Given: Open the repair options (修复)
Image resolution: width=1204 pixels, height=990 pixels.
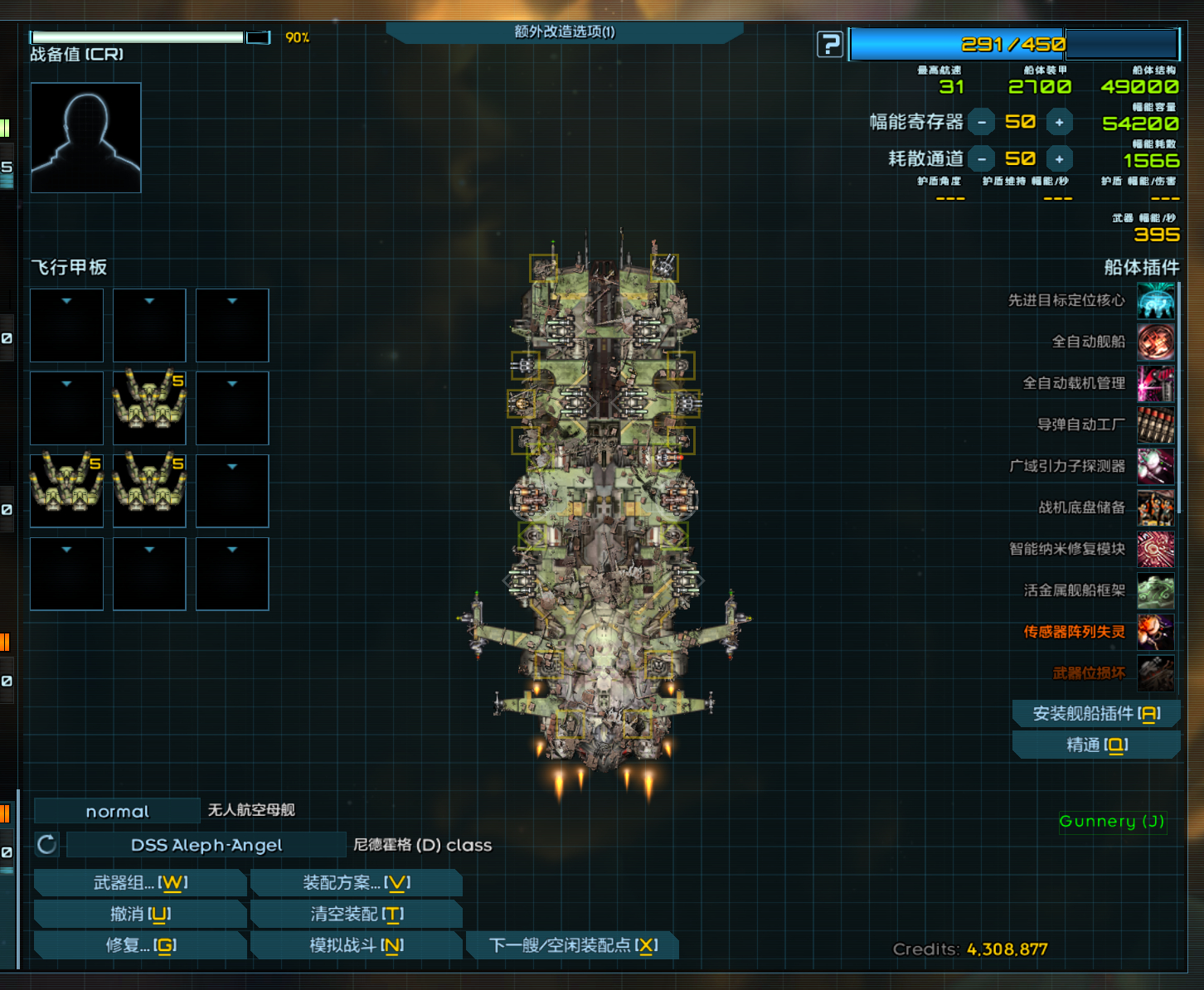Looking at the screenshot, I should click(x=140, y=945).
